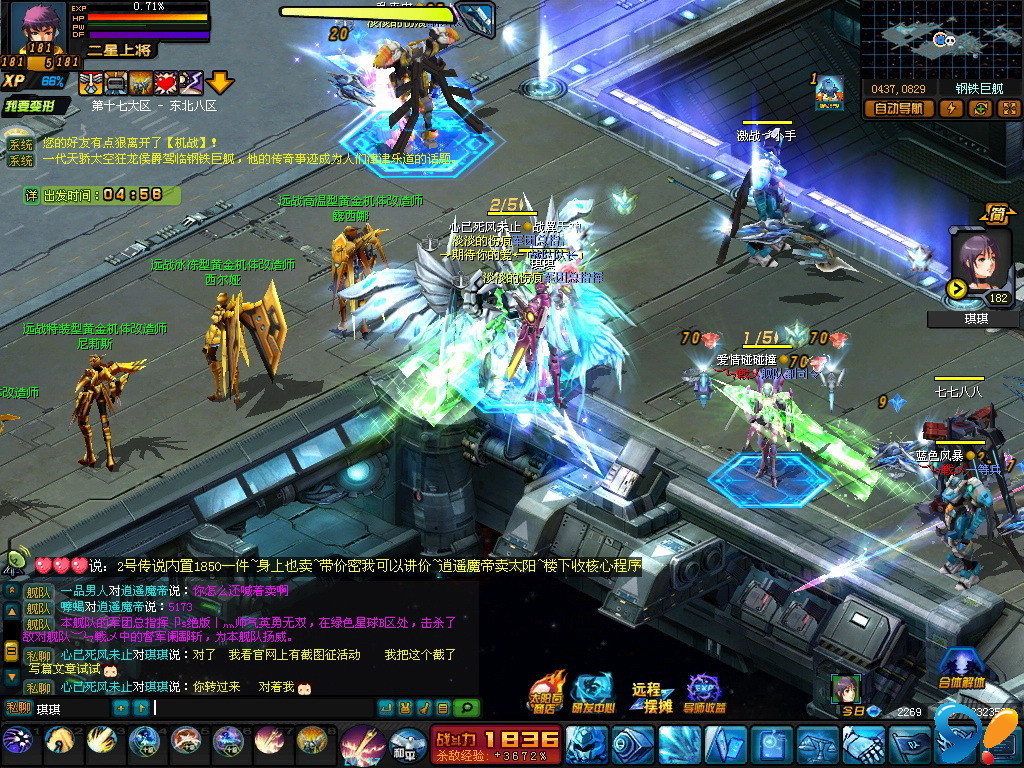Click the 自动导航 auto-navigation button

point(899,109)
